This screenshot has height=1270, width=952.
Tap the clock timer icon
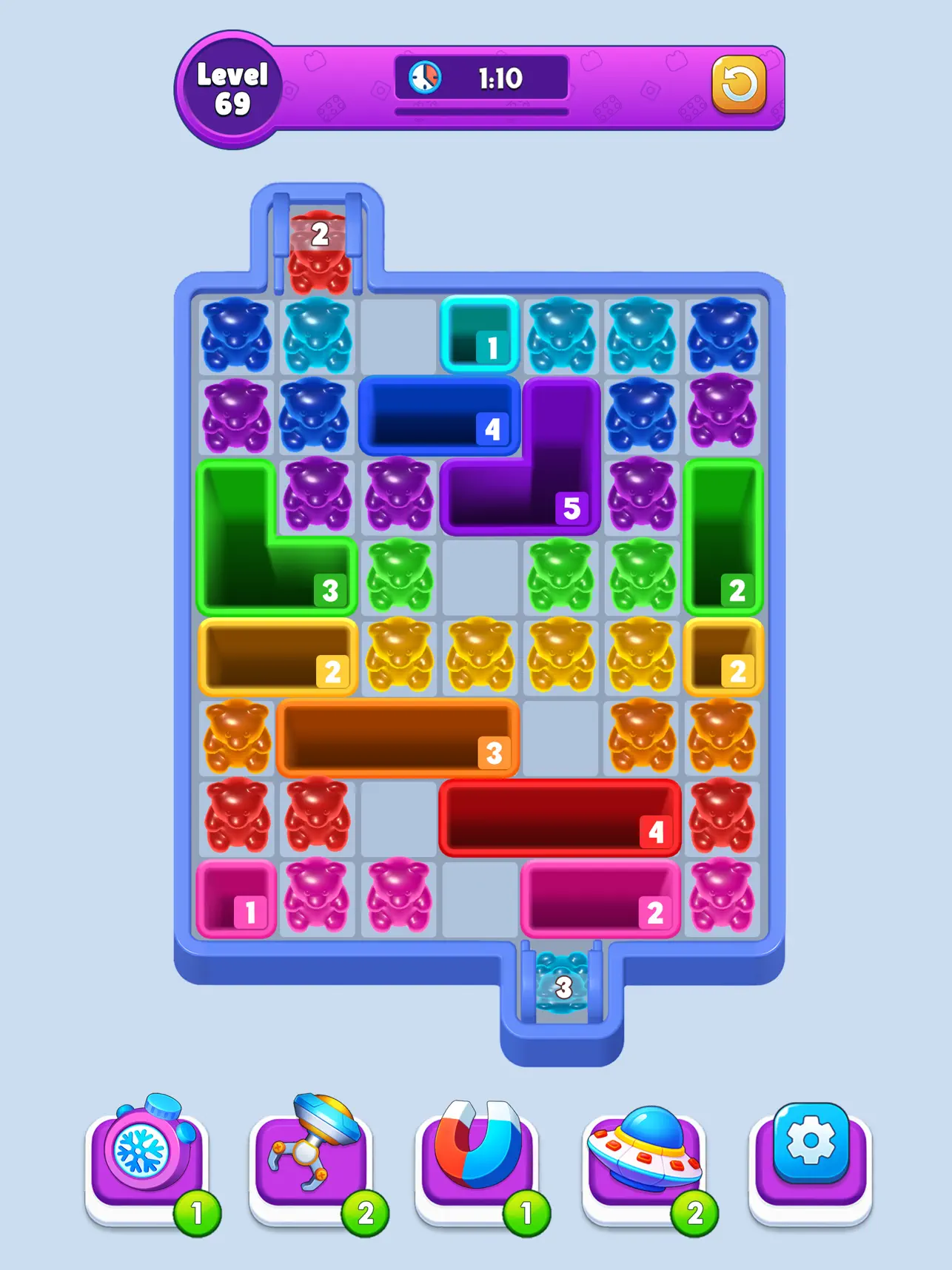pyautogui.click(x=423, y=76)
